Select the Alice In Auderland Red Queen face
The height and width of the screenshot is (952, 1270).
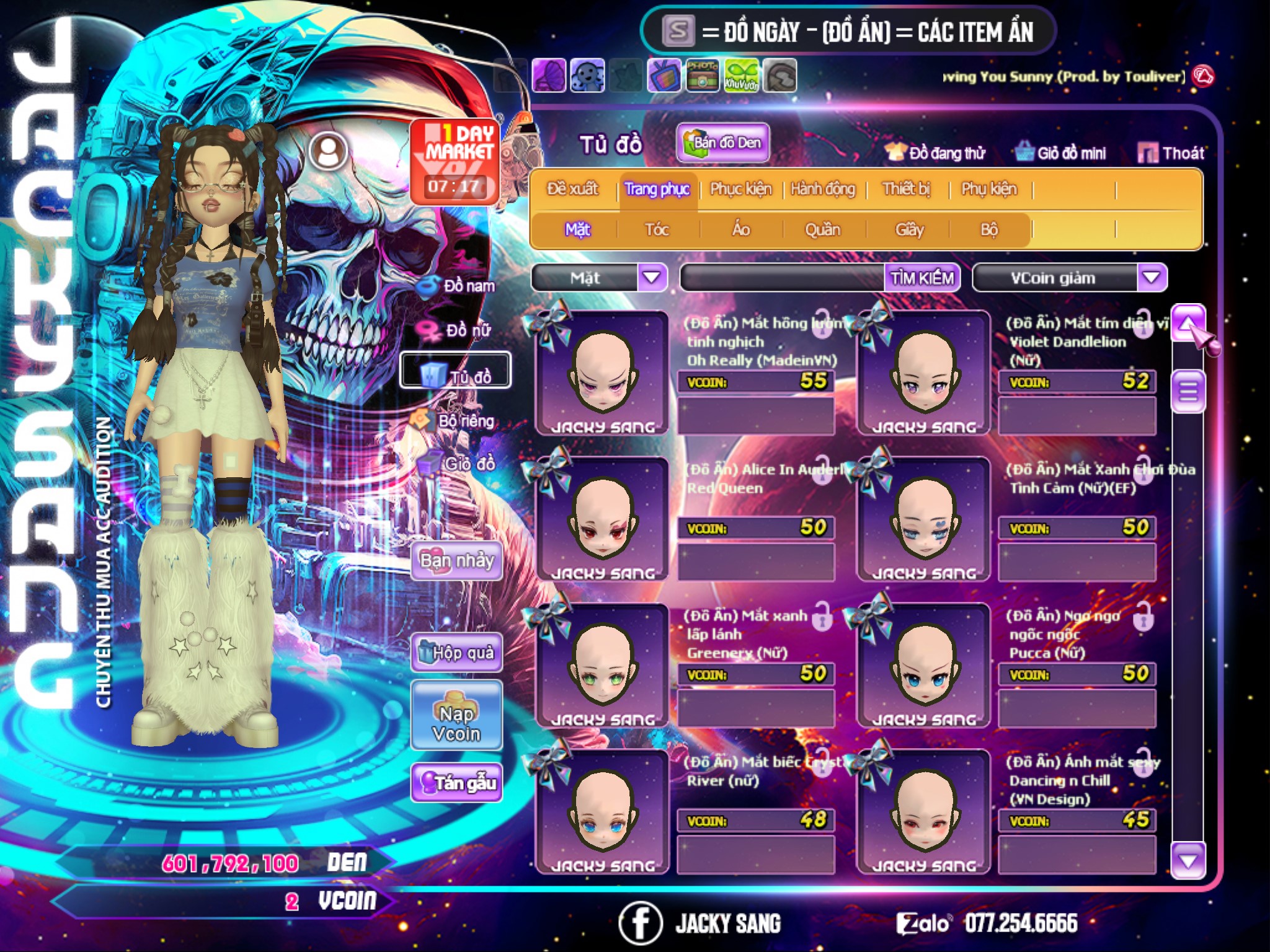[602, 518]
